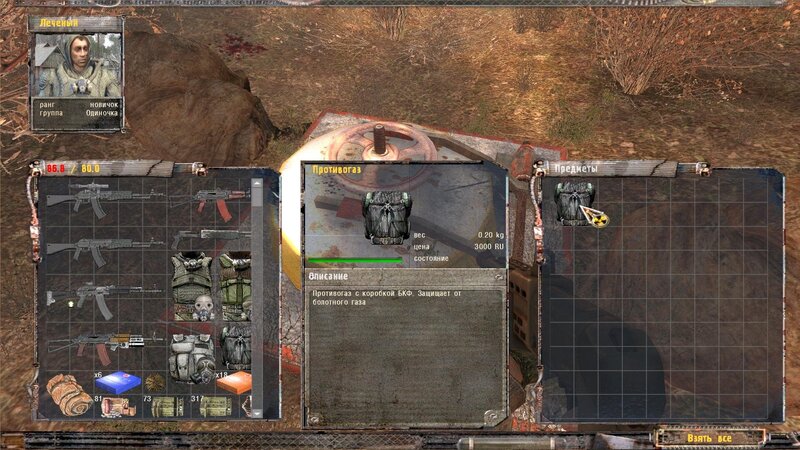Choose the orange box stack marked x18

232,384
